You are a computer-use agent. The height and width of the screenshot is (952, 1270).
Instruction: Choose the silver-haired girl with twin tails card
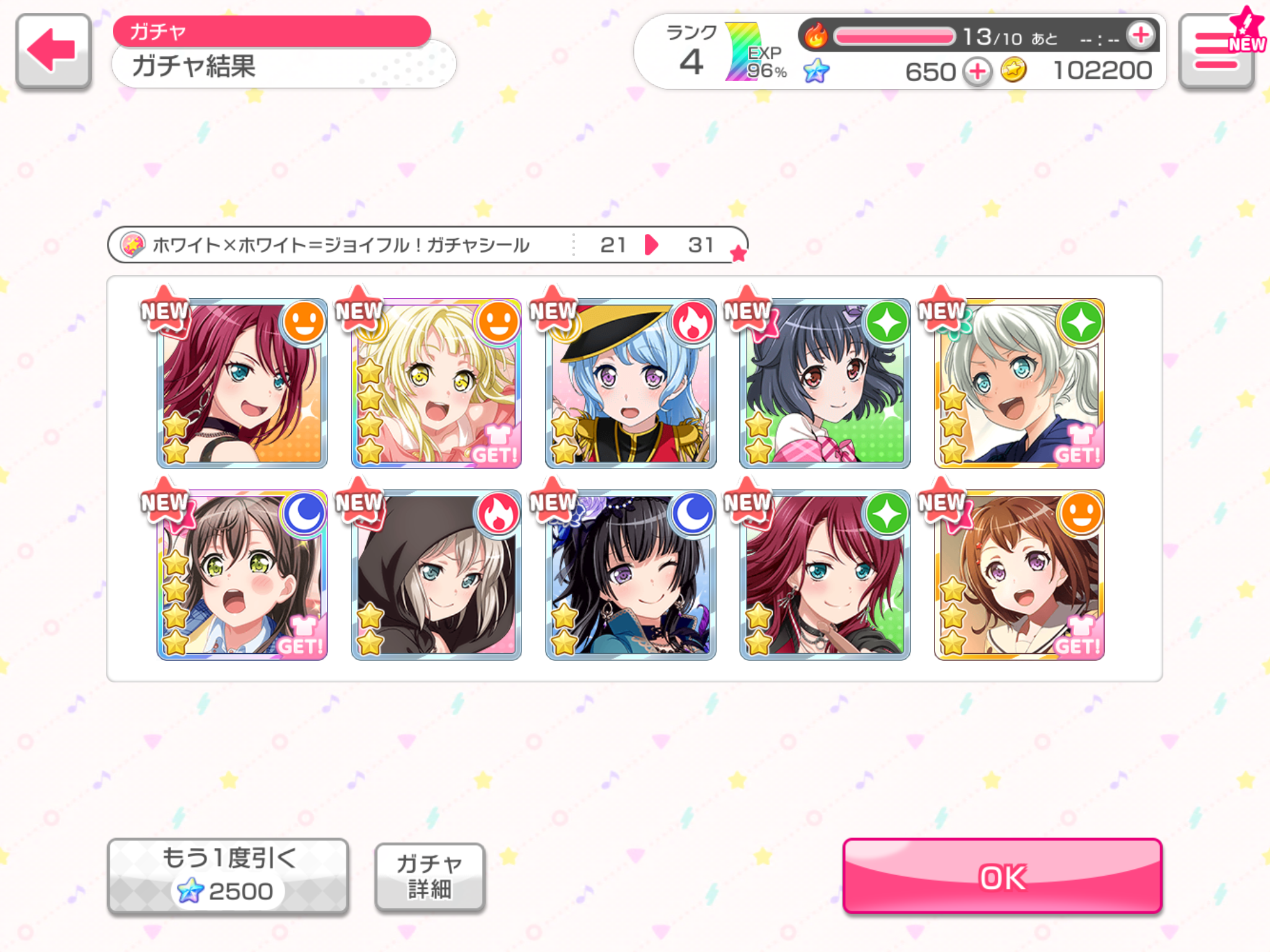click(x=1019, y=384)
